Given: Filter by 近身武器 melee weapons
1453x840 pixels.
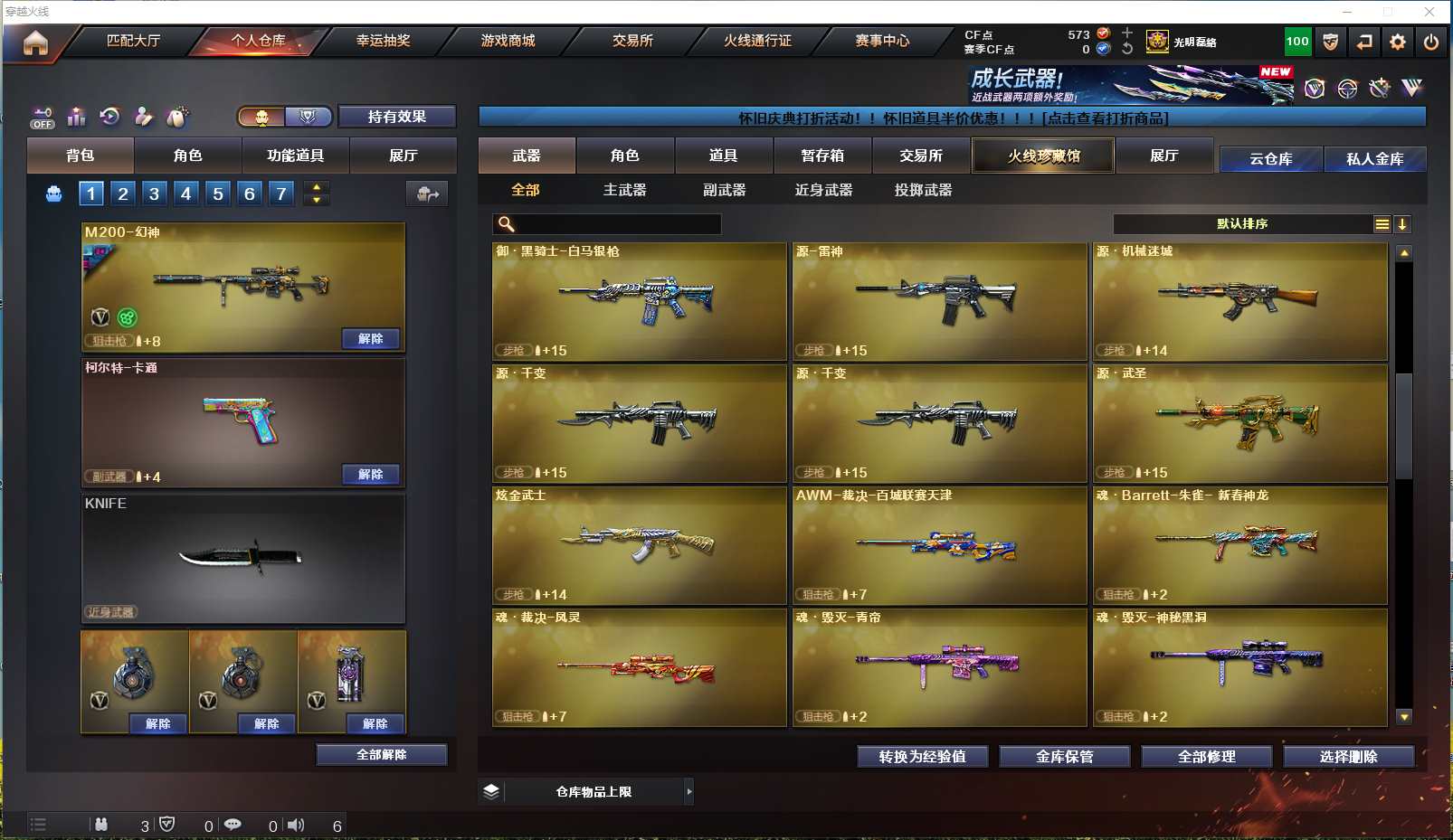Looking at the screenshot, I should pyautogui.click(x=823, y=190).
